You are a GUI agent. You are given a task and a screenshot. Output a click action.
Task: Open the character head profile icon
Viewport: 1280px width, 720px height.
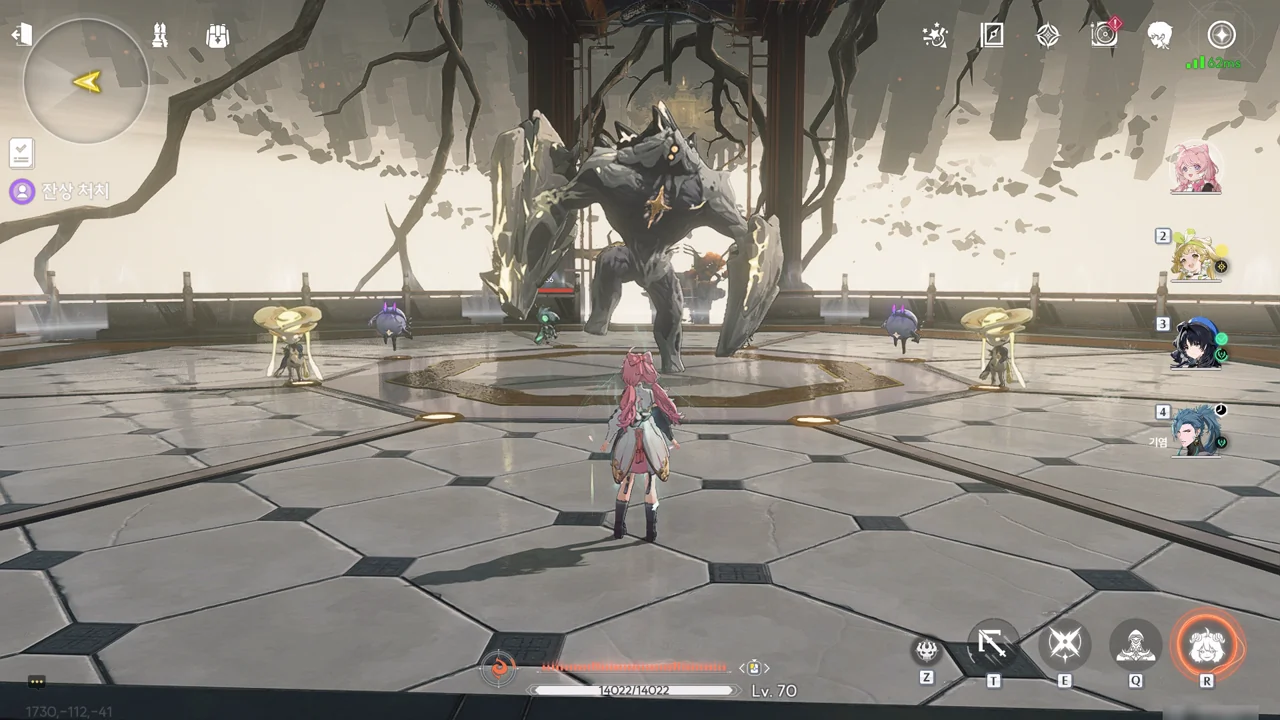tap(1160, 36)
